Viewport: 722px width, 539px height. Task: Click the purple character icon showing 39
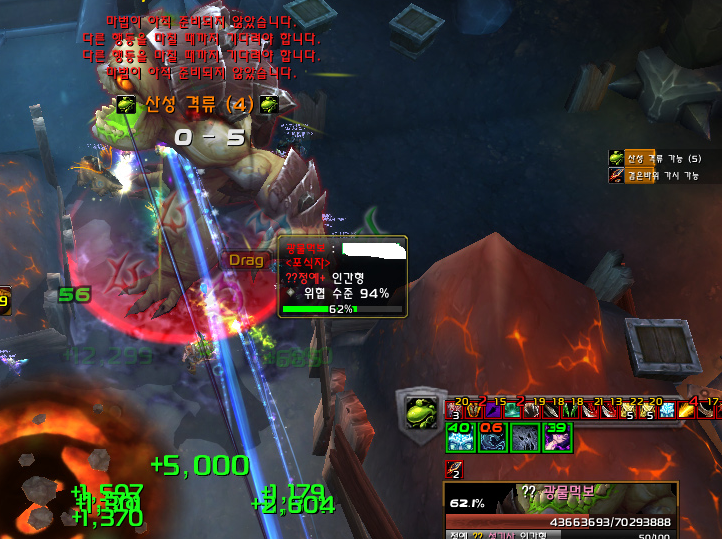(x=557, y=436)
